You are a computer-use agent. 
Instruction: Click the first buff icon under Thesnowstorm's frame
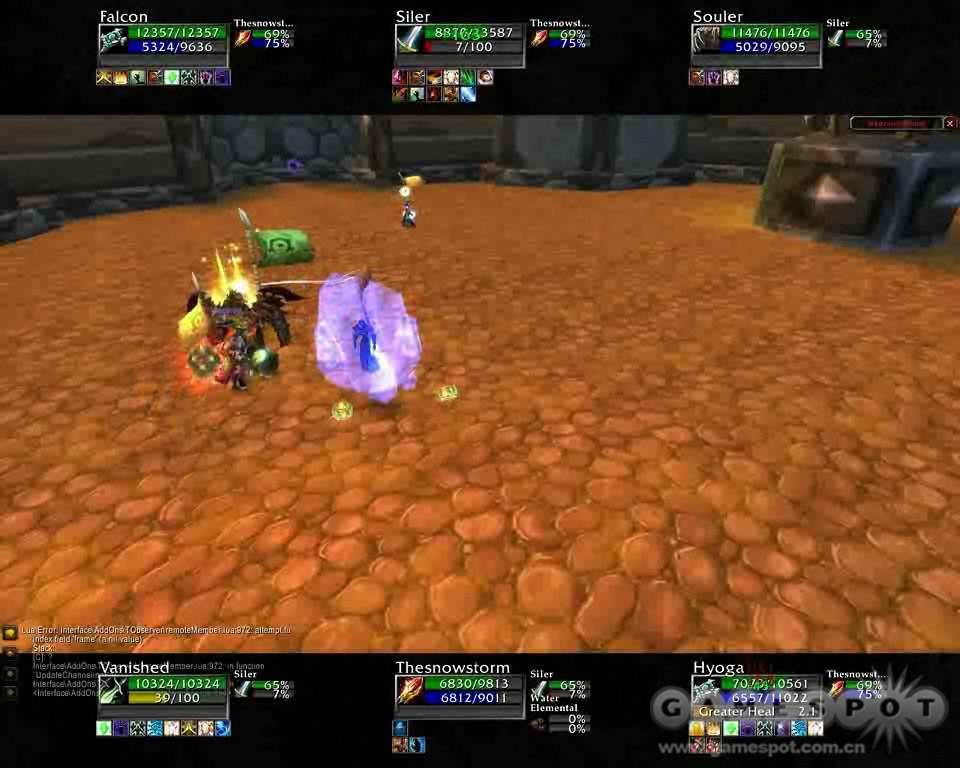(400, 728)
